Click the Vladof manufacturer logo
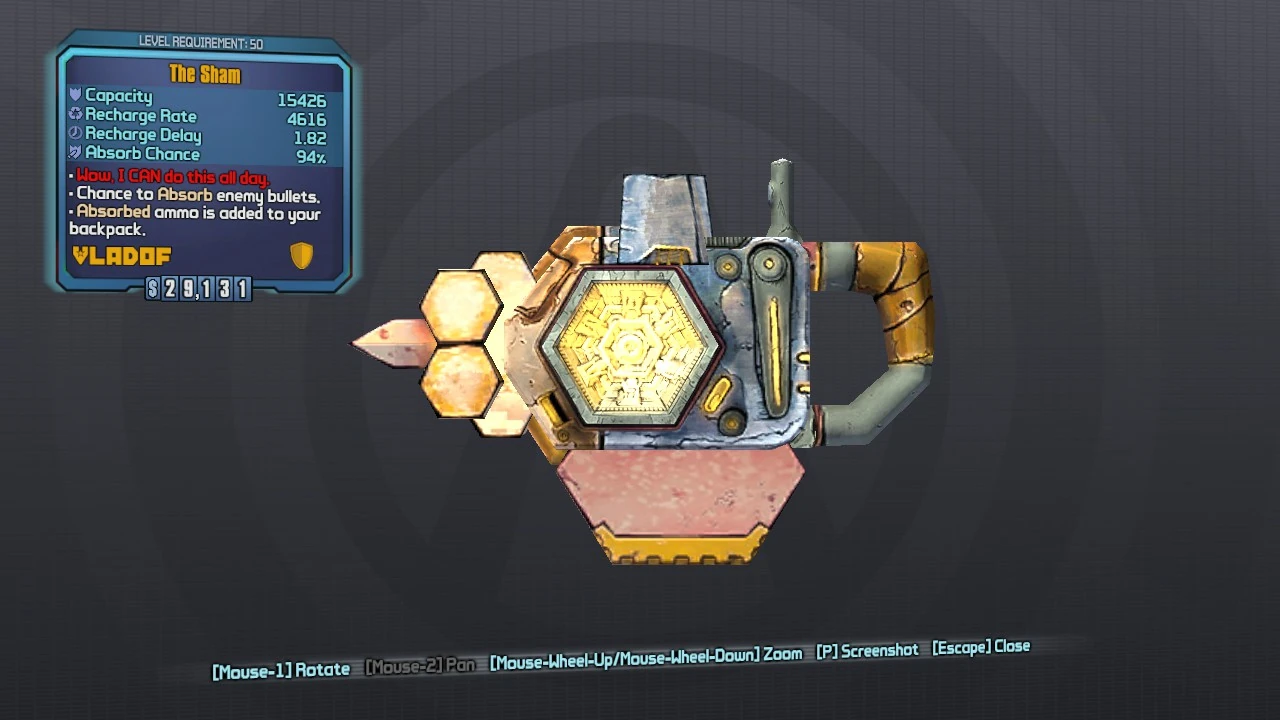The image size is (1280, 720). 120,256
